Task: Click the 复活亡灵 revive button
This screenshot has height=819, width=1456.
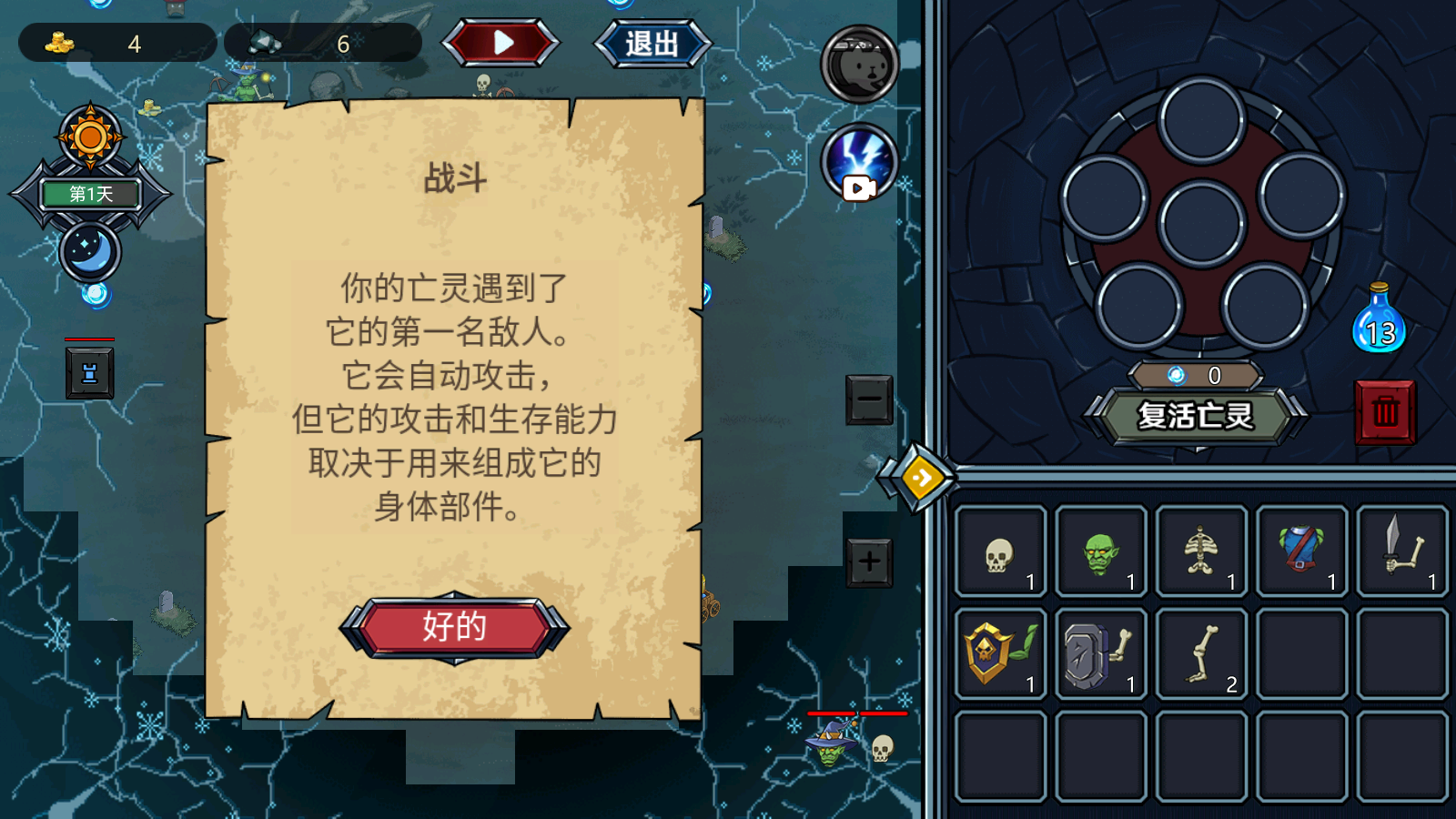Action: tap(1195, 416)
